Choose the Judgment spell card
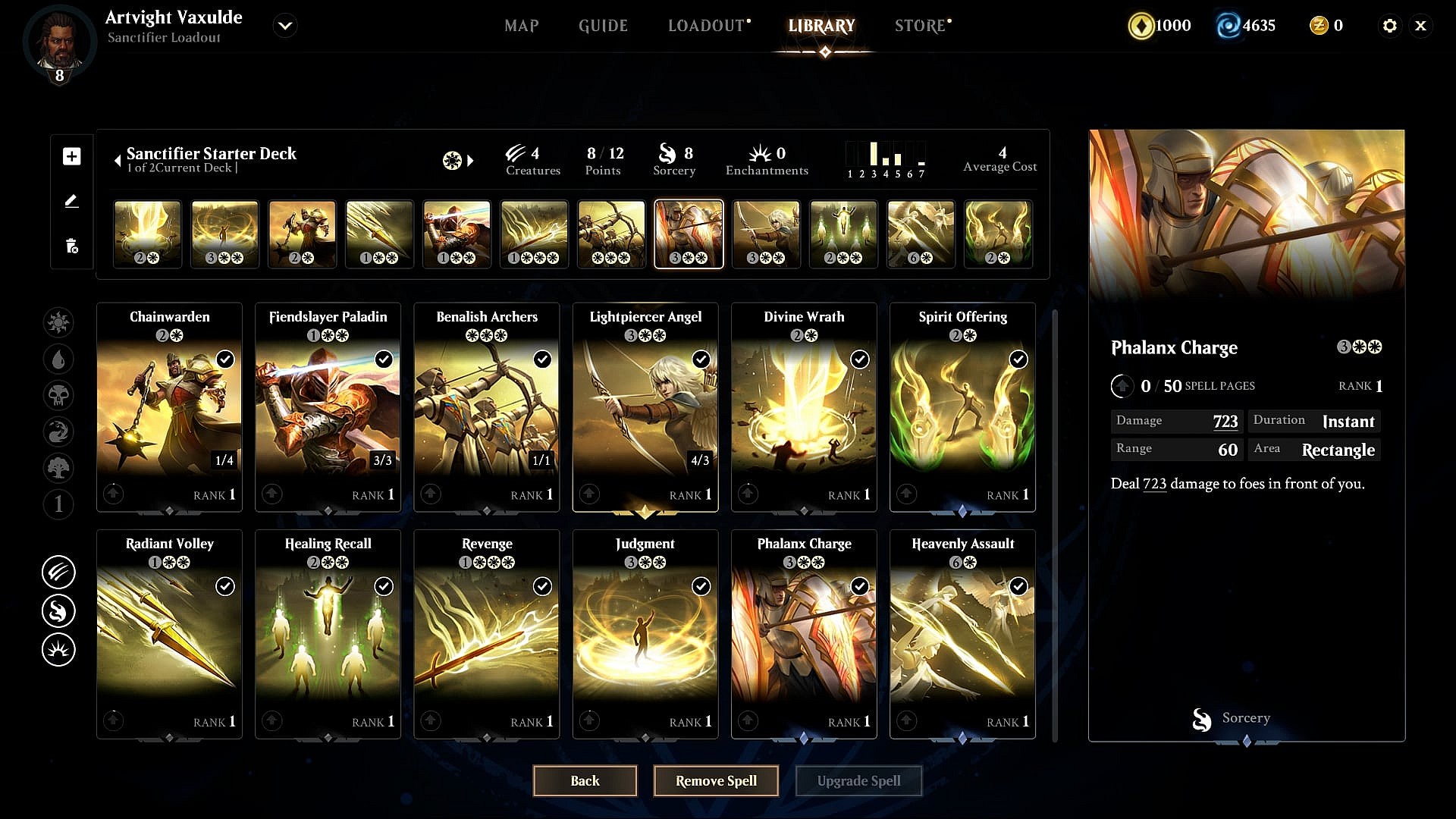 pos(645,633)
